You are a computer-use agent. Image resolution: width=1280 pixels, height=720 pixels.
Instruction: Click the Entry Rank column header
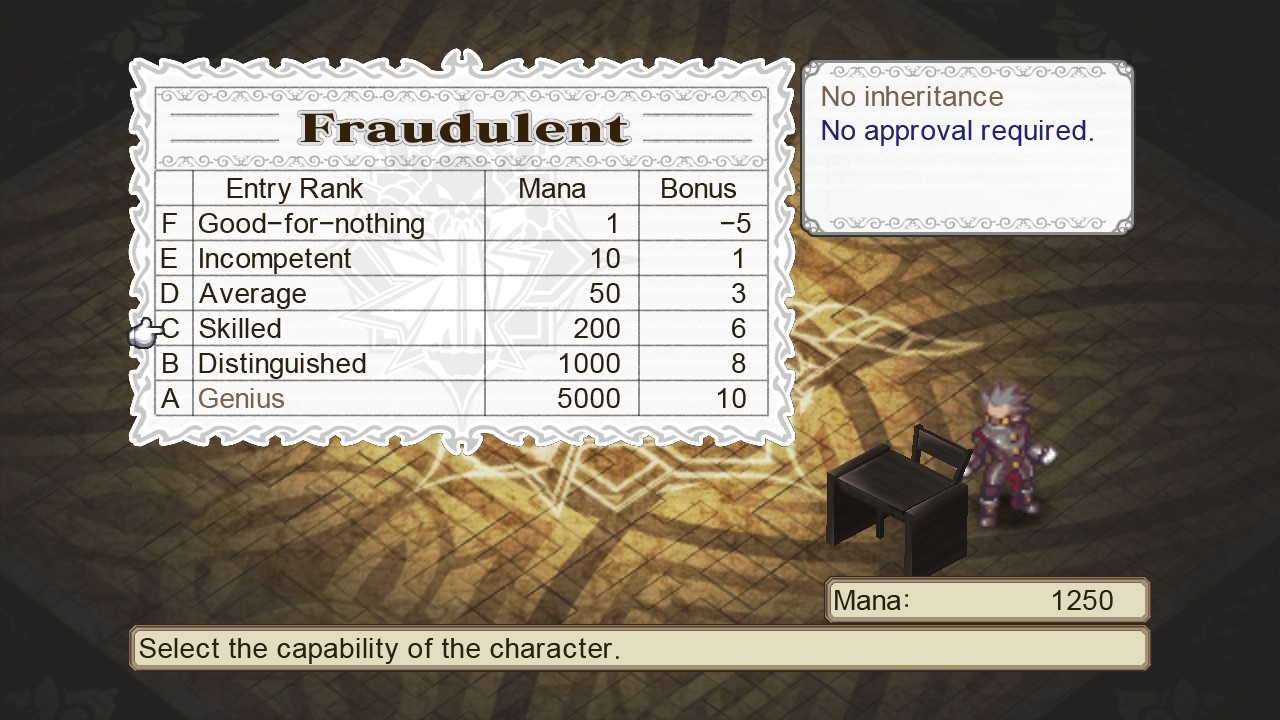pos(293,188)
